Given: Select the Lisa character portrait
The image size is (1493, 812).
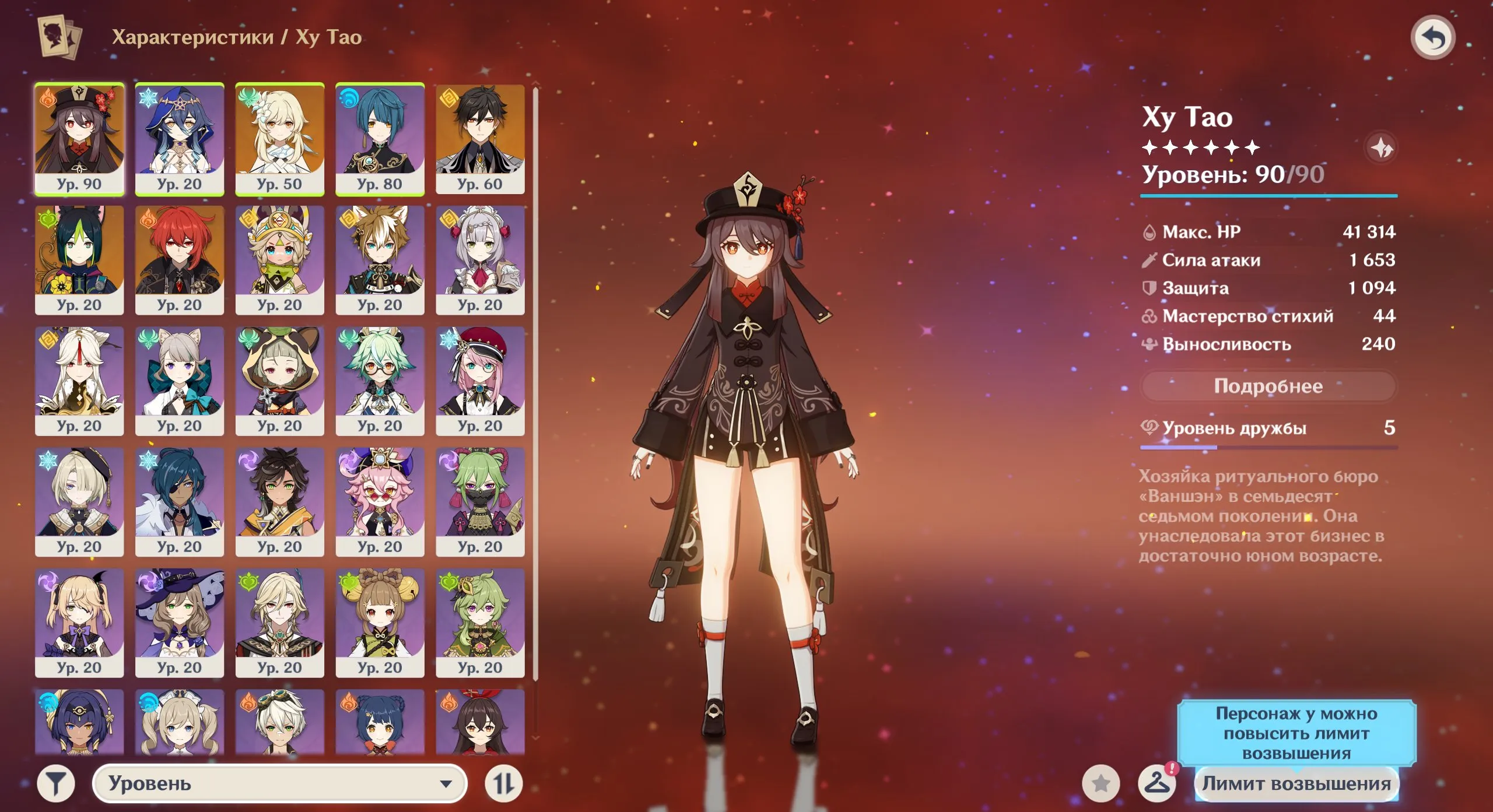Looking at the screenshot, I should point(180,623).
